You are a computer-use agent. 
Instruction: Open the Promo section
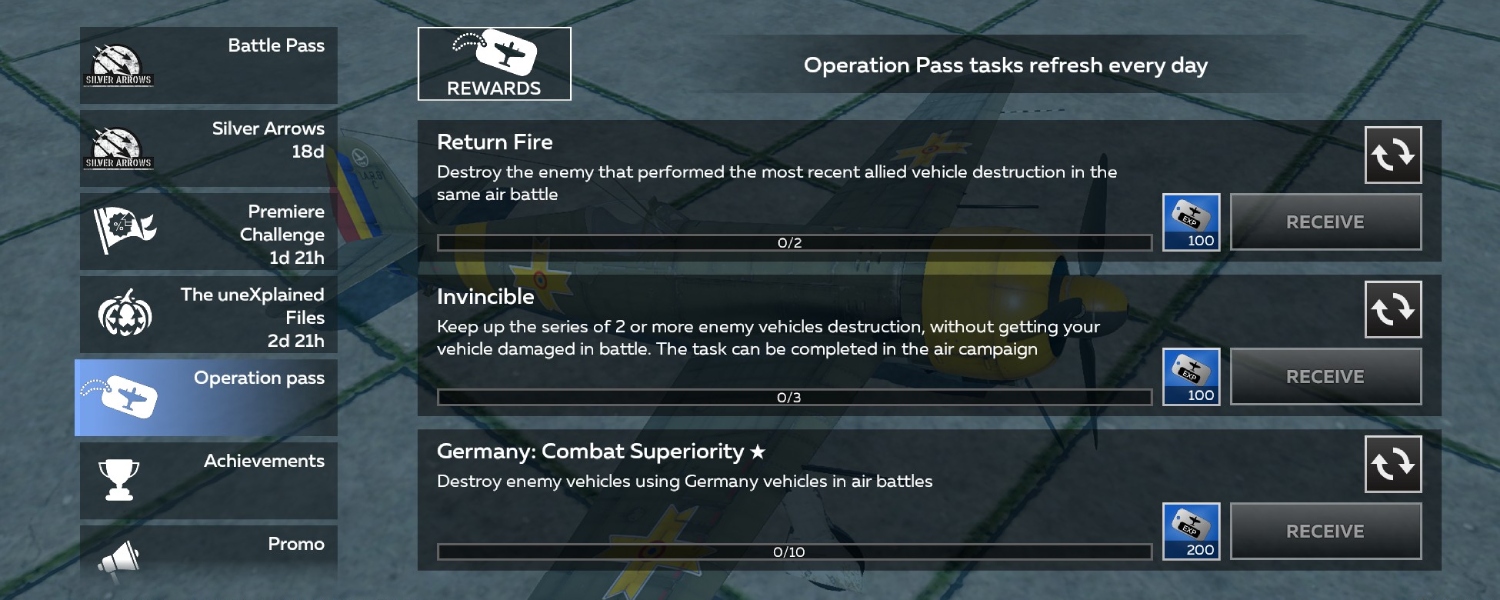coord(208,555)
